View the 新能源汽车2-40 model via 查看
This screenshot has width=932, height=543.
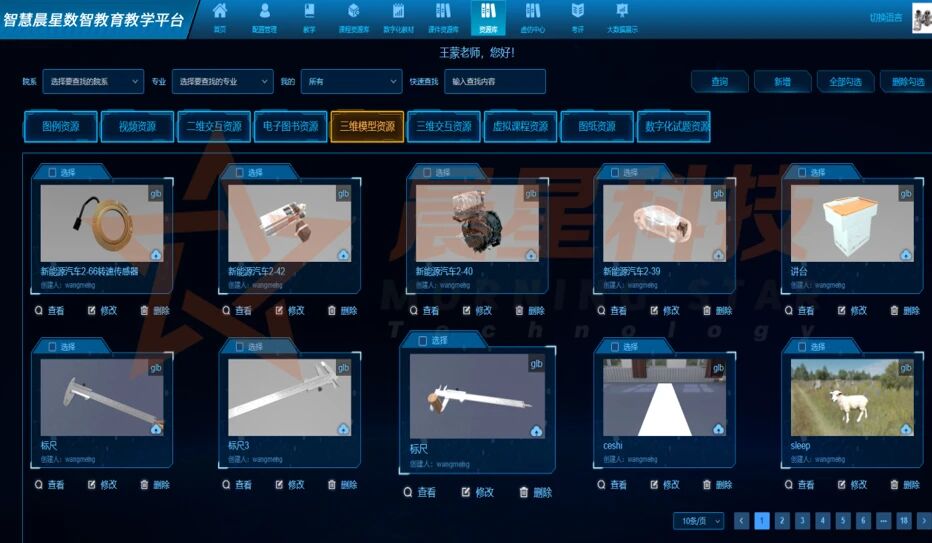(x=424, y=311)
